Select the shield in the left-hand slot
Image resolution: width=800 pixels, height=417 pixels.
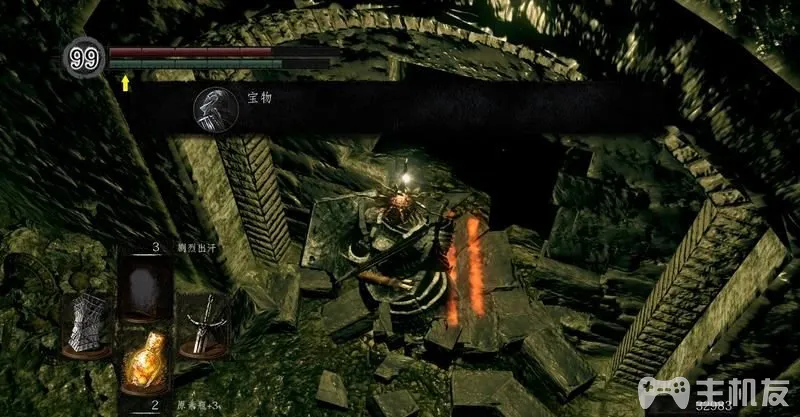(87, 324)
